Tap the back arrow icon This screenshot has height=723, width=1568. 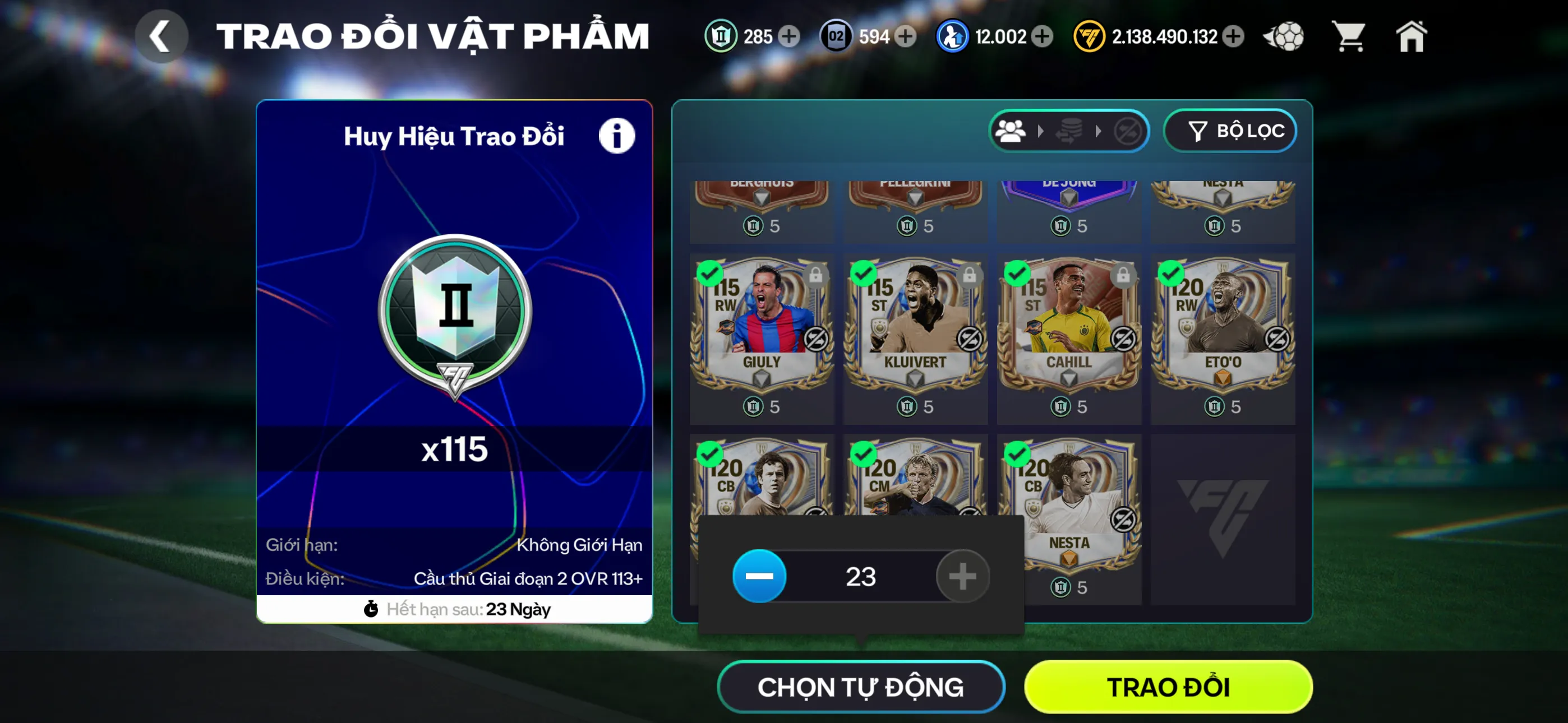pos(162,36)
